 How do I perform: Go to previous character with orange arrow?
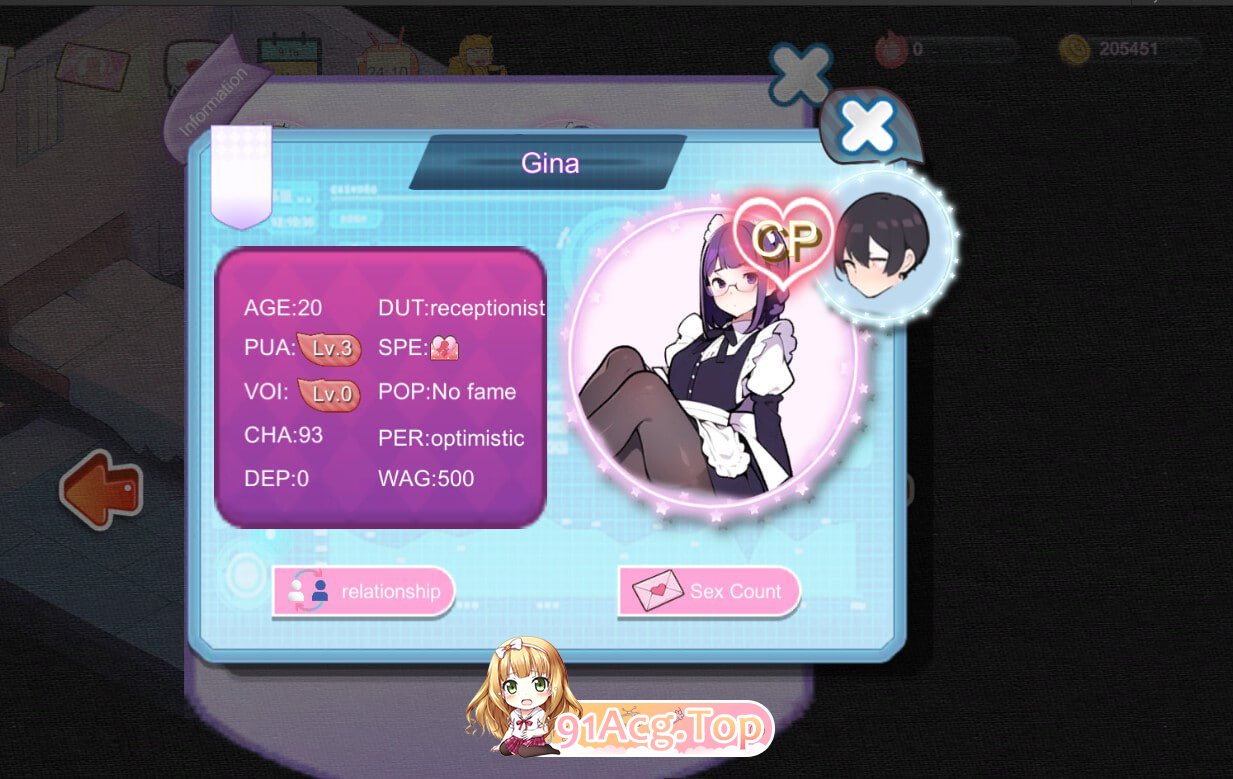click(x=101, y=490)
